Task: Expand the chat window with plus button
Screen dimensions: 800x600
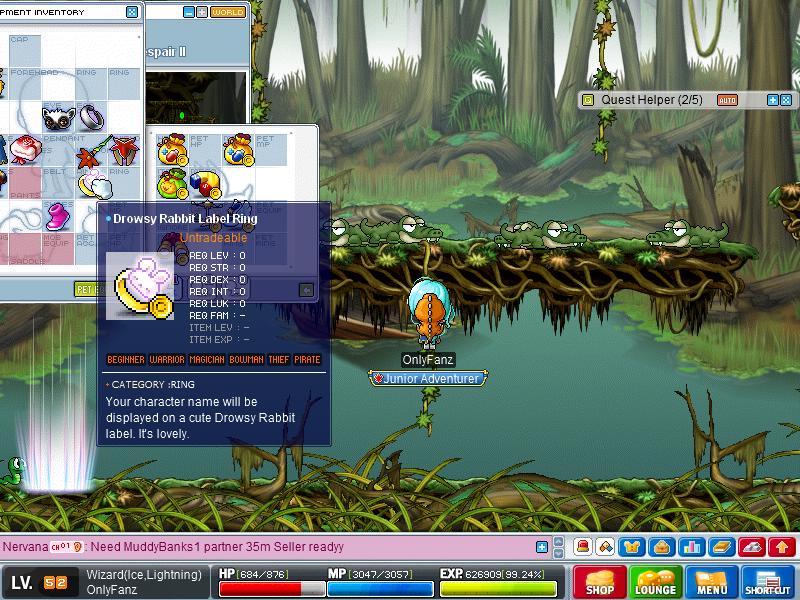Action: point(542,547)
